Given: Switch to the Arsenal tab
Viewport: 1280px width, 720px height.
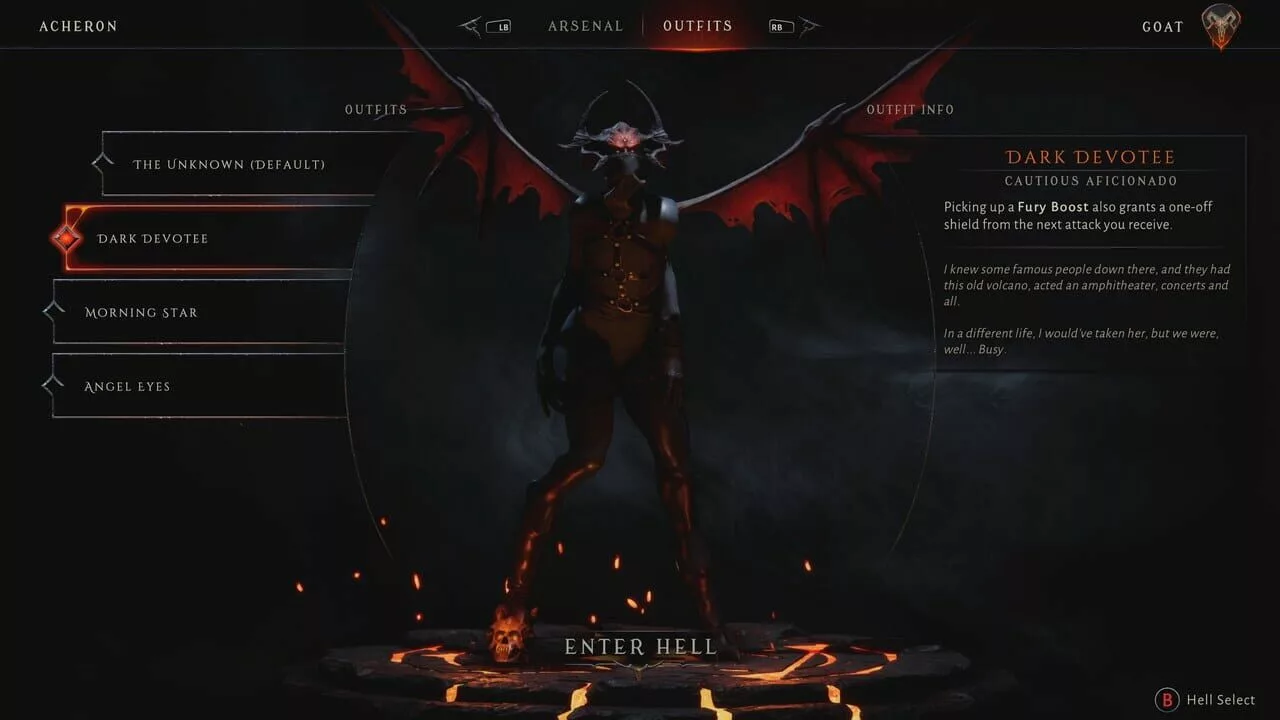Looking at the screenshot, I should pyautogui.click(x=585, y=26).
